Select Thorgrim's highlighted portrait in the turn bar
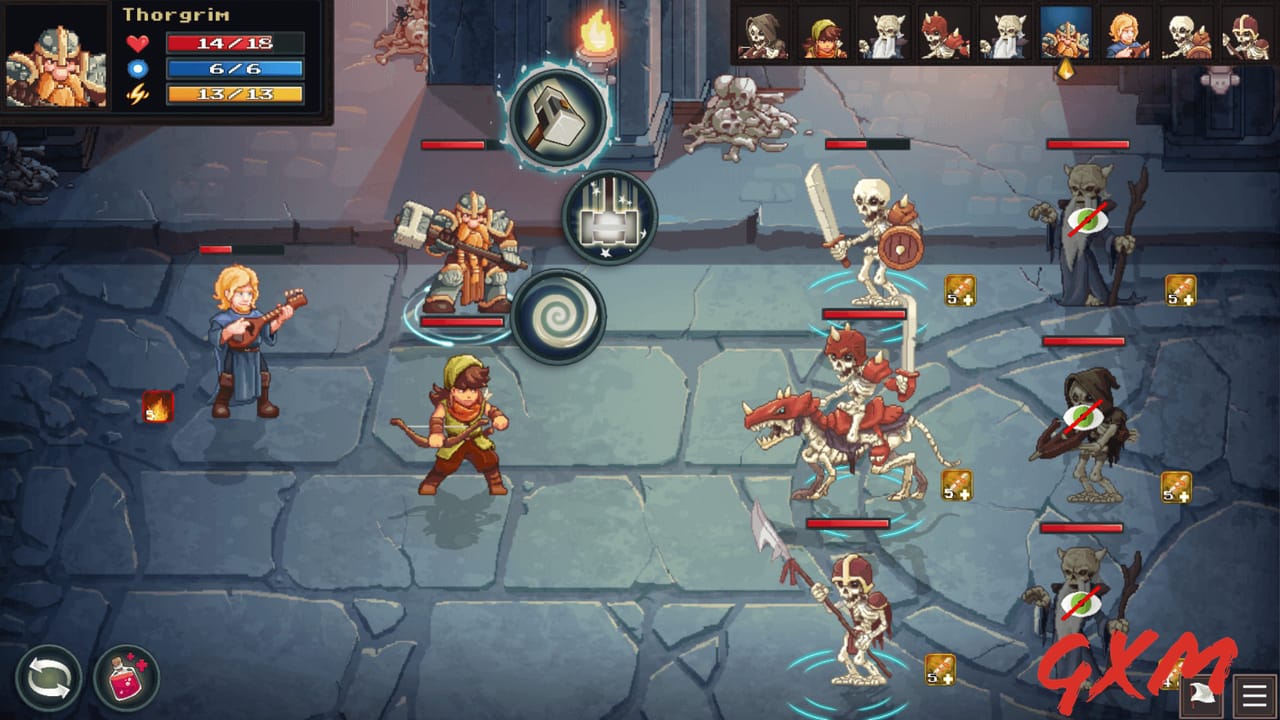 (x=1067, y=33)
